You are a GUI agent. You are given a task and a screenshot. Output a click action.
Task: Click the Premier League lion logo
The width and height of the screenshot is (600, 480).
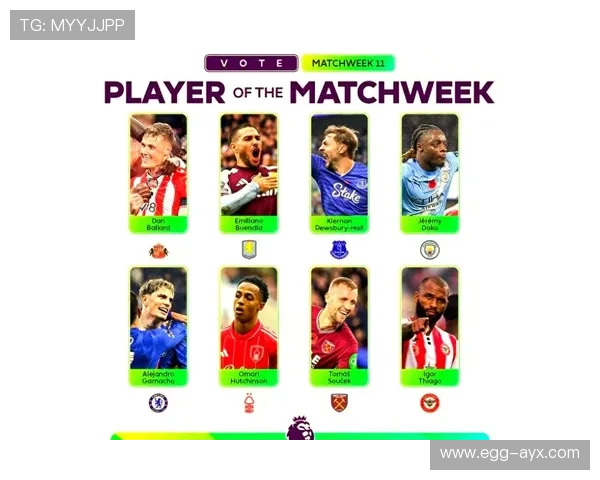[x=299, y=428]
